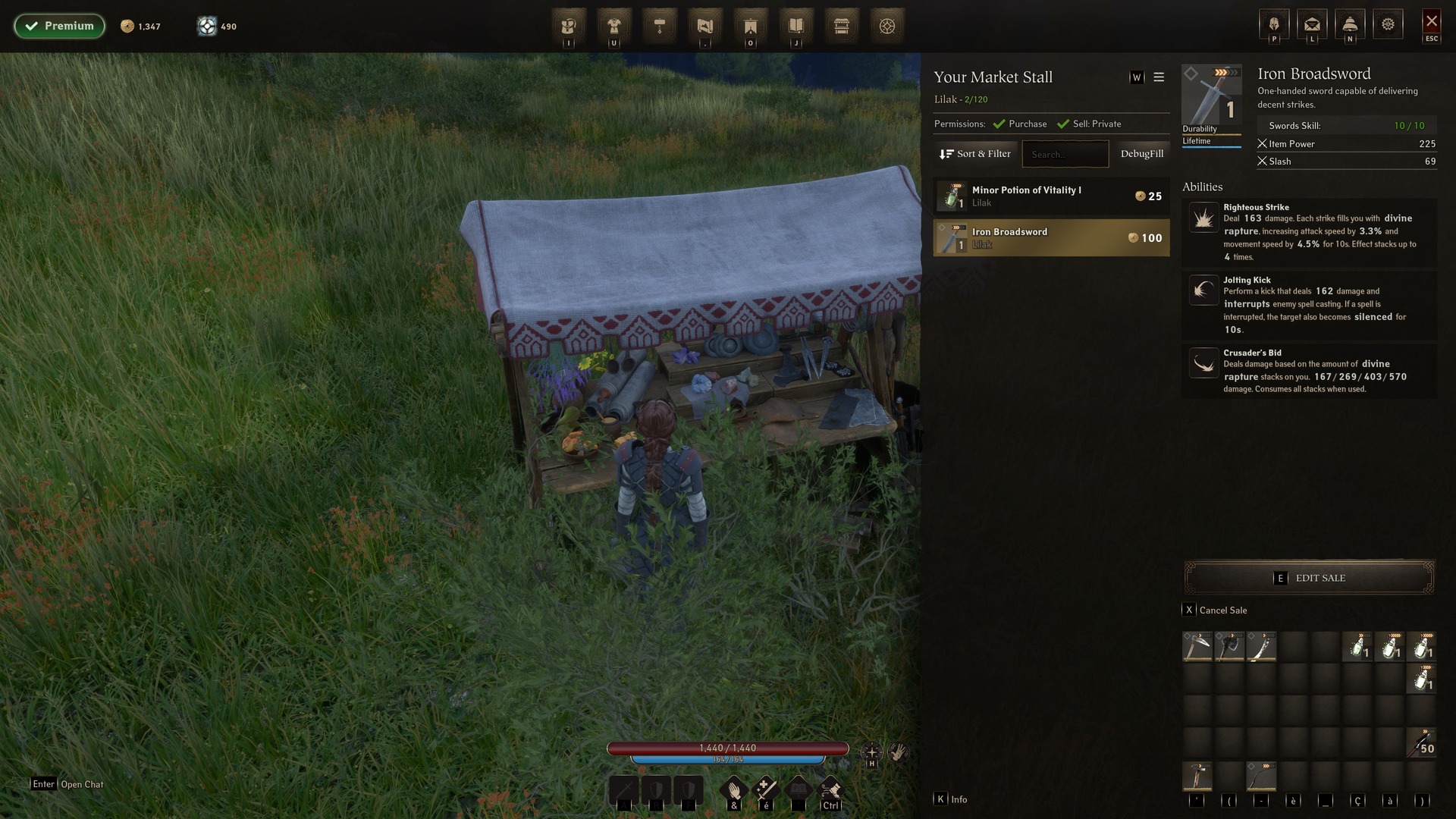1456x819 pixels.
Task: Click the DebugFill button
Action: click(1141, 154)
